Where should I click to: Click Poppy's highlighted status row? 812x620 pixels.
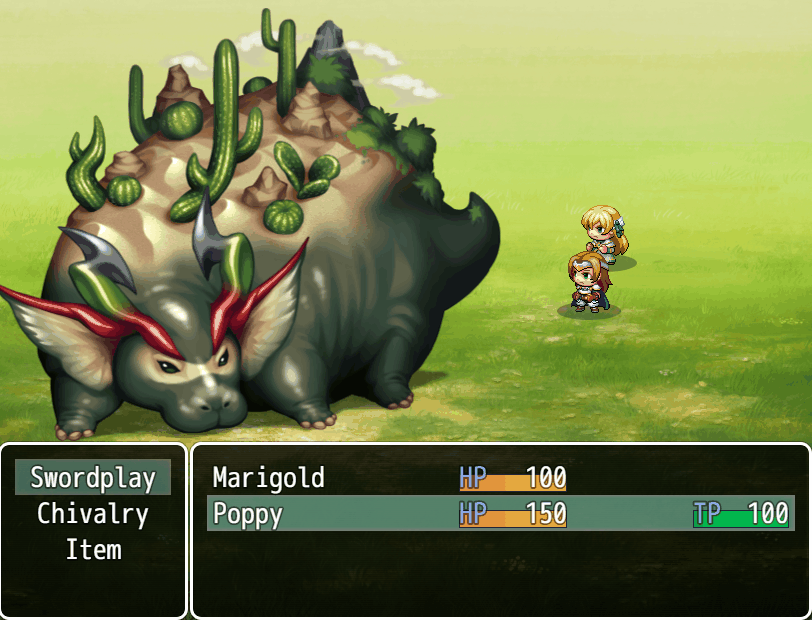tap(500, 514)
